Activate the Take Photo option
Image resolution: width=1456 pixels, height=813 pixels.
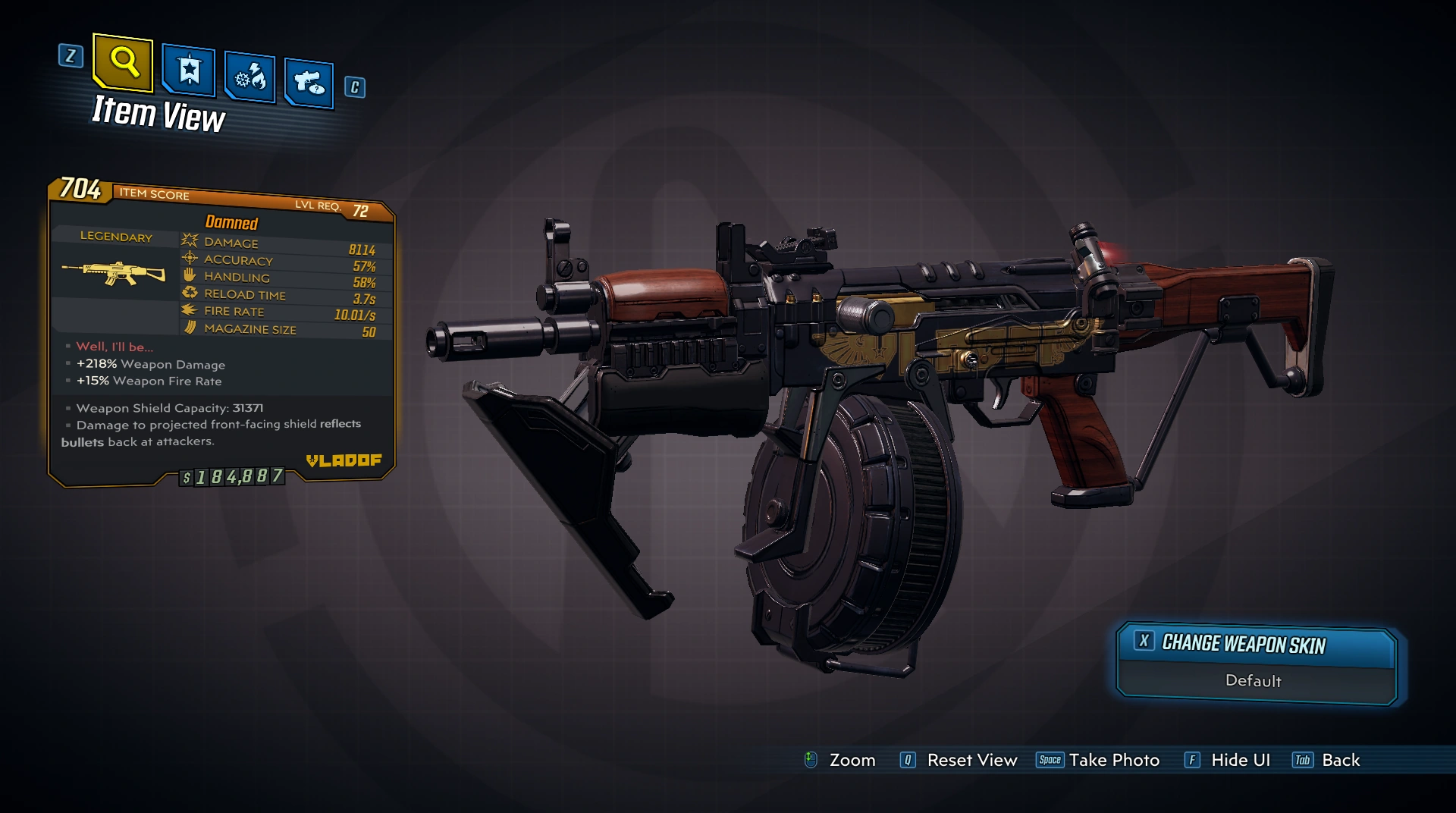pyautogui.click(x=1099, y=760)
